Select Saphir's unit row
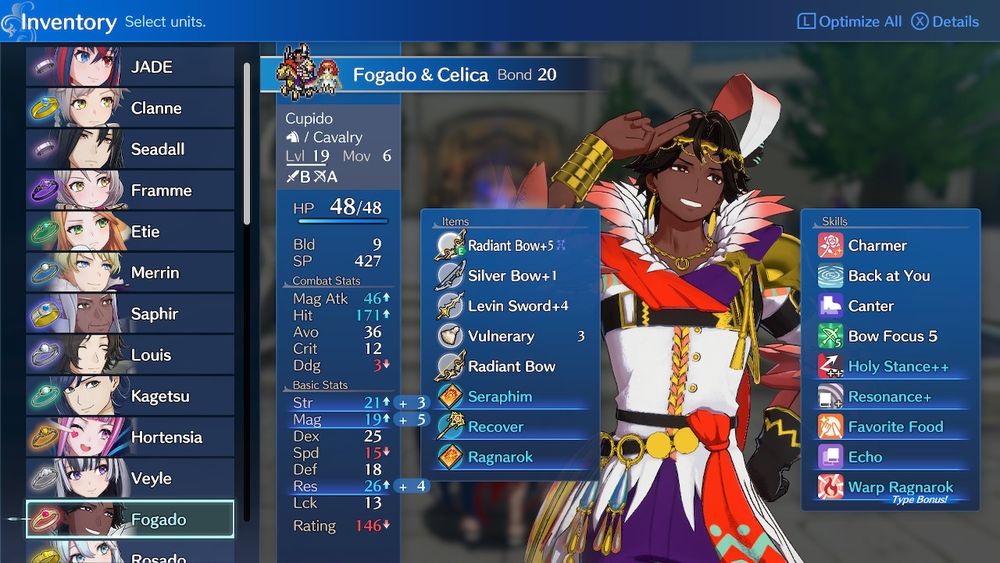The width and height of the screenshot is (1000, 563). 130,314
